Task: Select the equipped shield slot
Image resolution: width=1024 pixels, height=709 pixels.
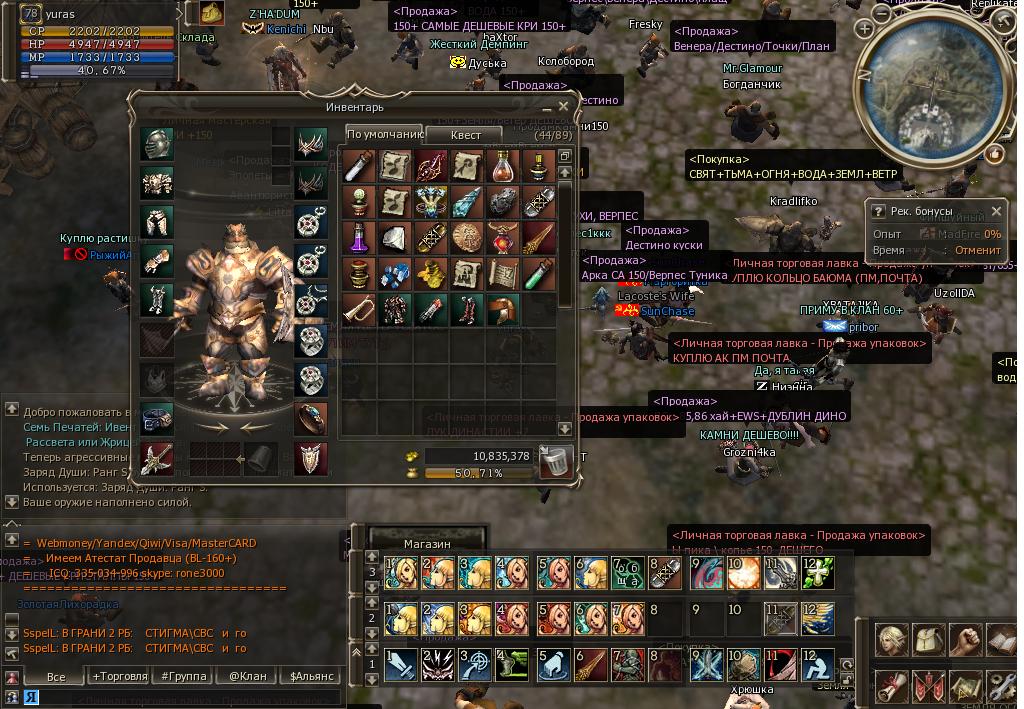Action: (310, 459)
